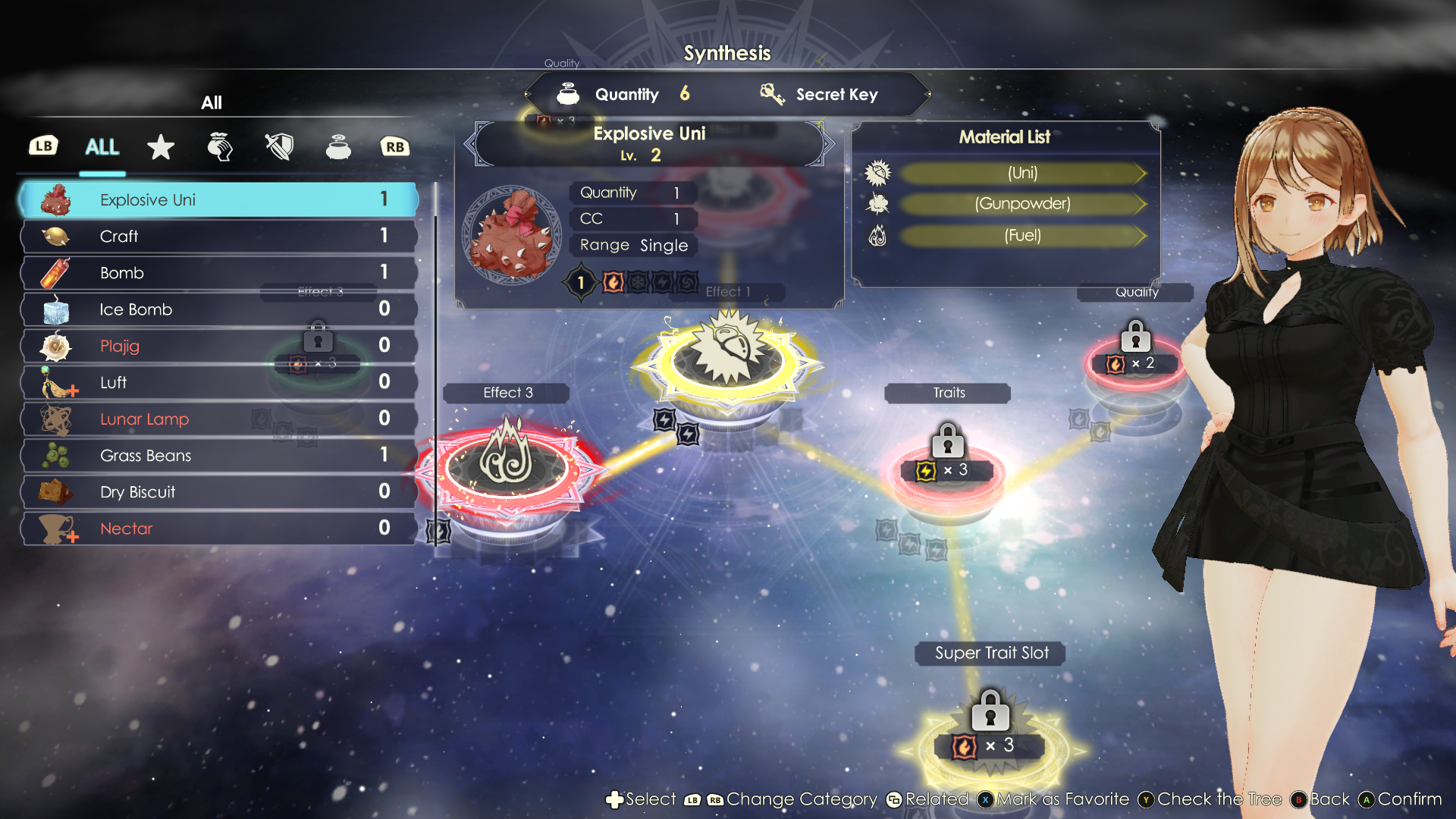Select the Bomb recipe

pos(218,273)
